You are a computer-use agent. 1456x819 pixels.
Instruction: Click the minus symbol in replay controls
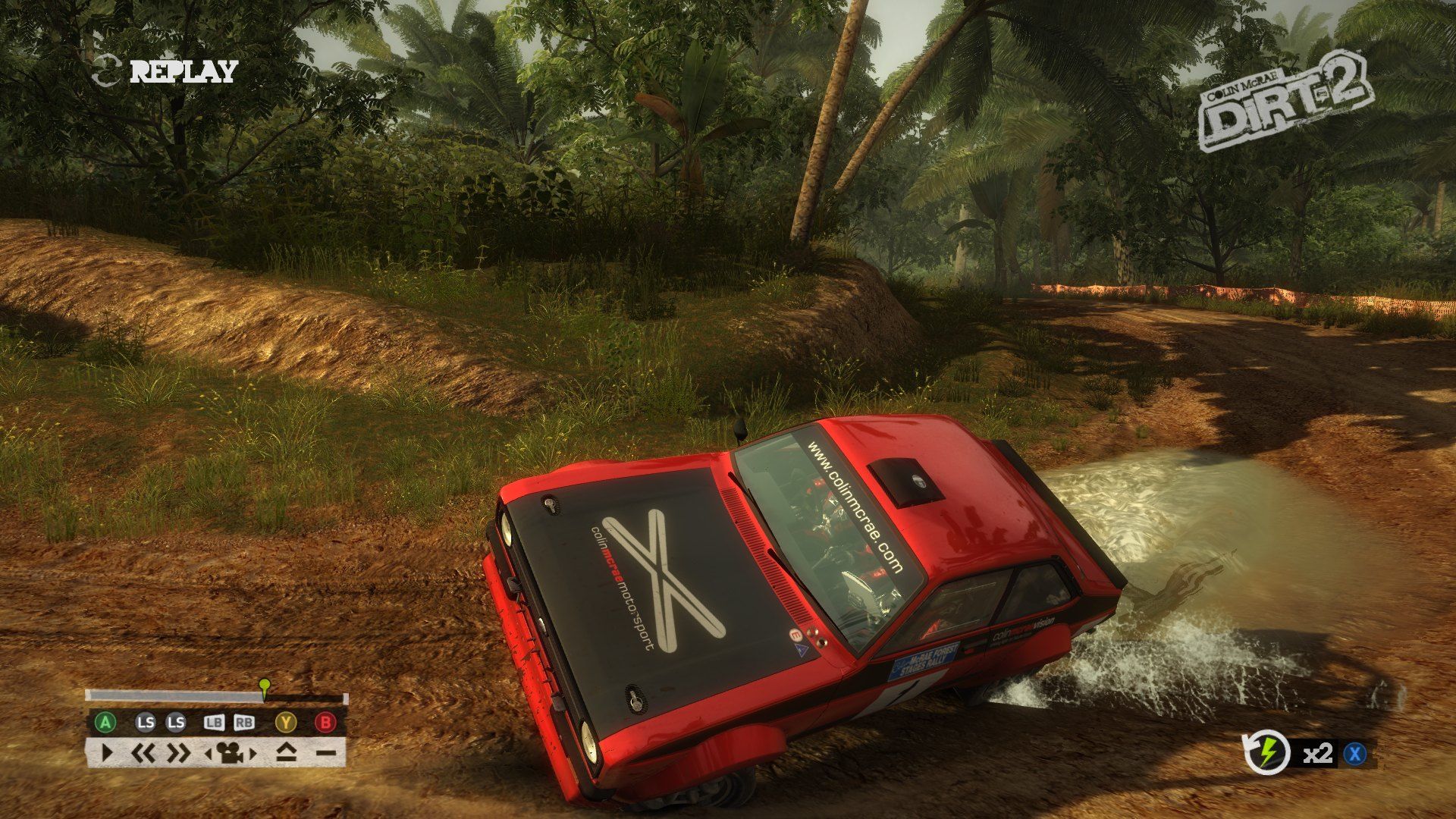point(326,753)
